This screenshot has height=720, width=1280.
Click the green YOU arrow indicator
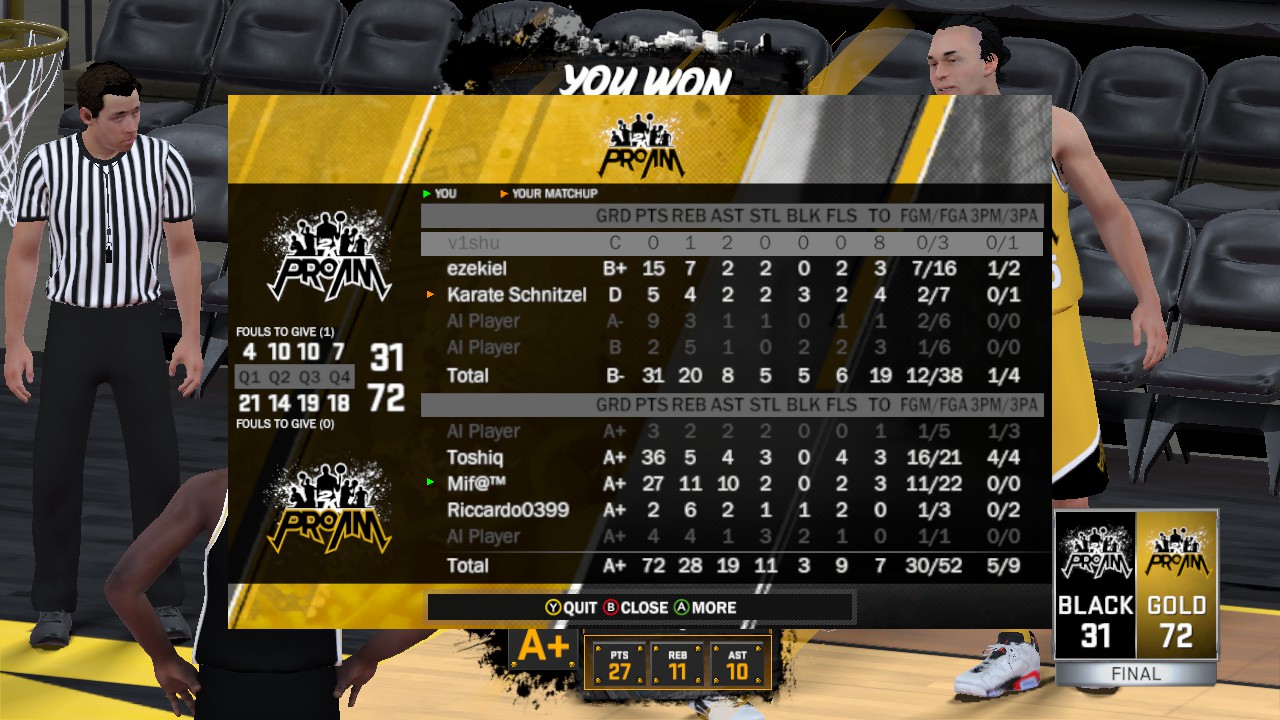click(424, 196)
